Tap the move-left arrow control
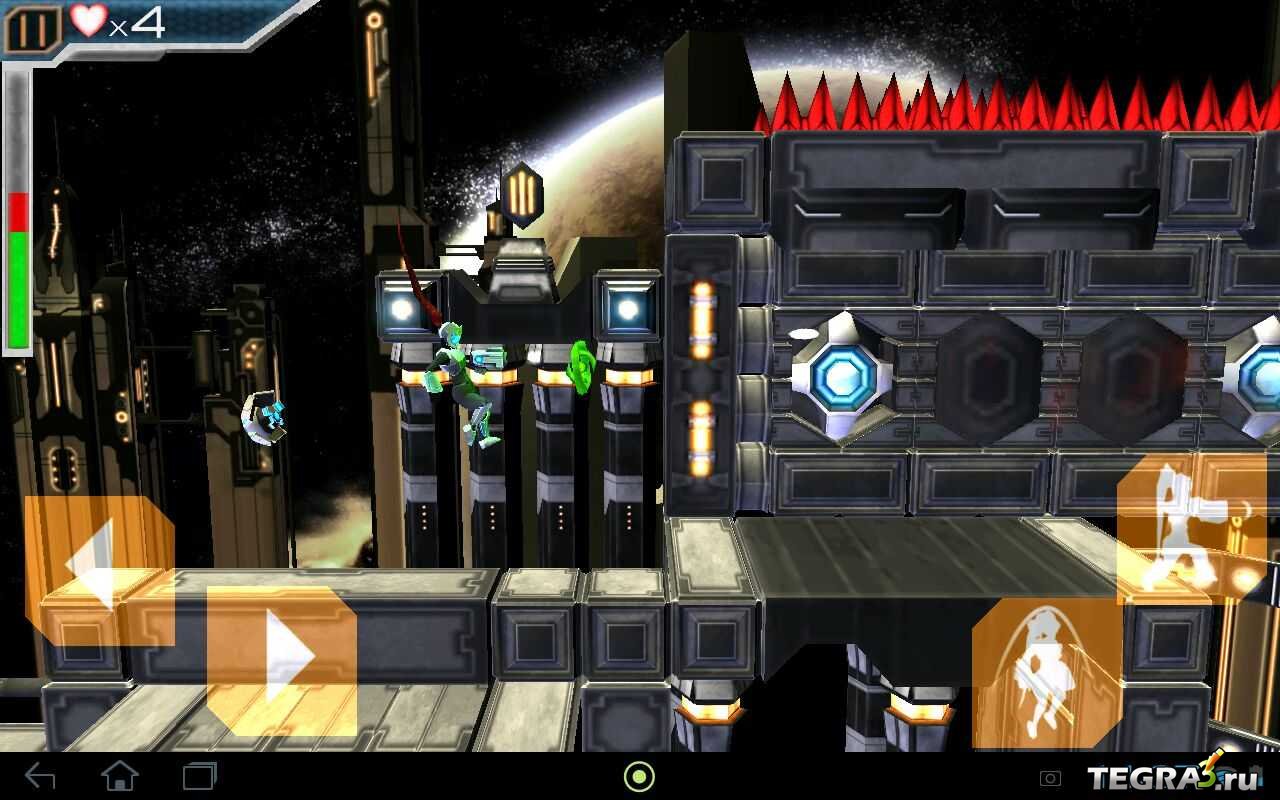The image size is (1280, 800). pos(98,569)
